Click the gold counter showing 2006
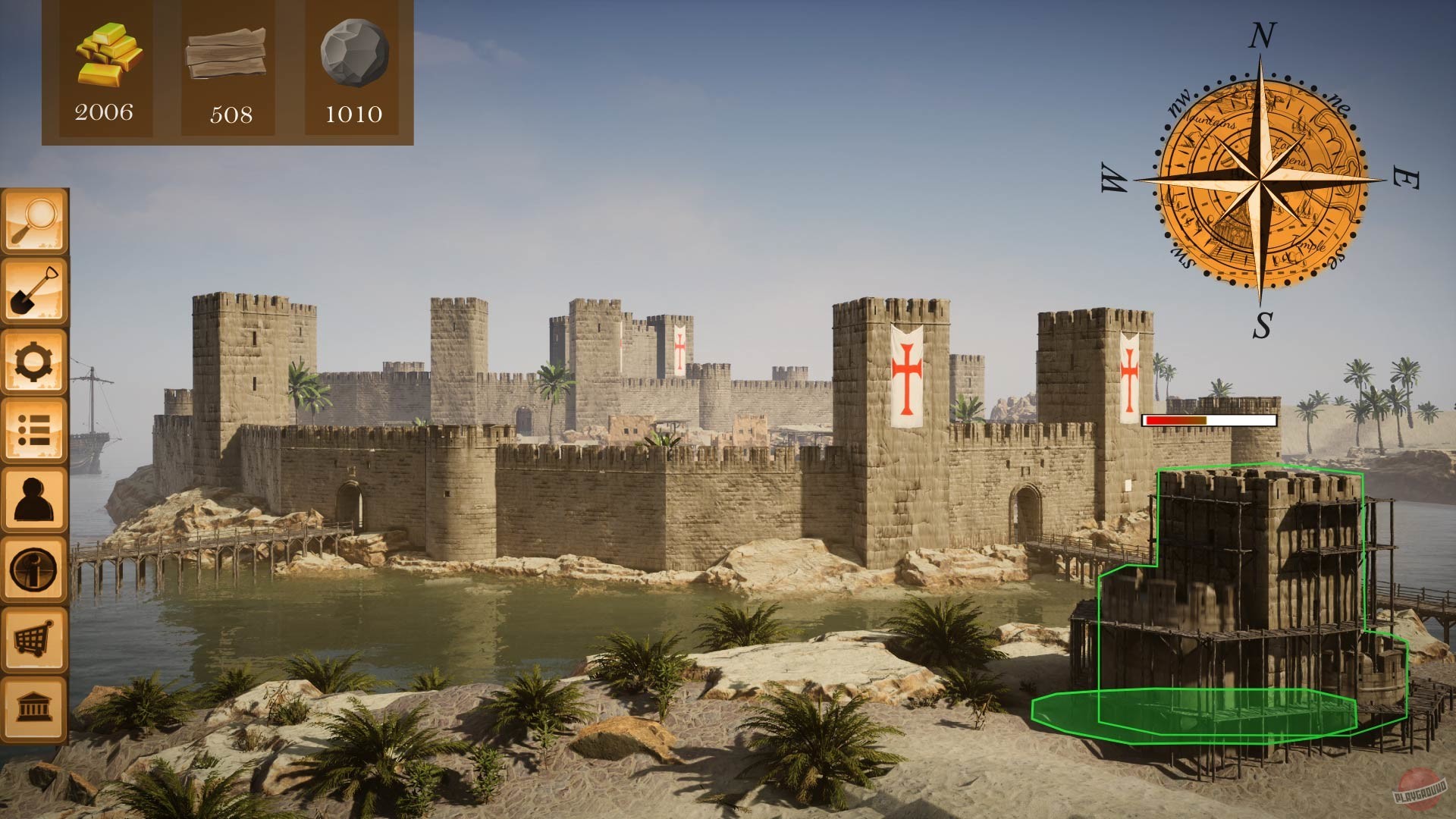The width and height of the screenshot is (1456, 819). (105, 112)
